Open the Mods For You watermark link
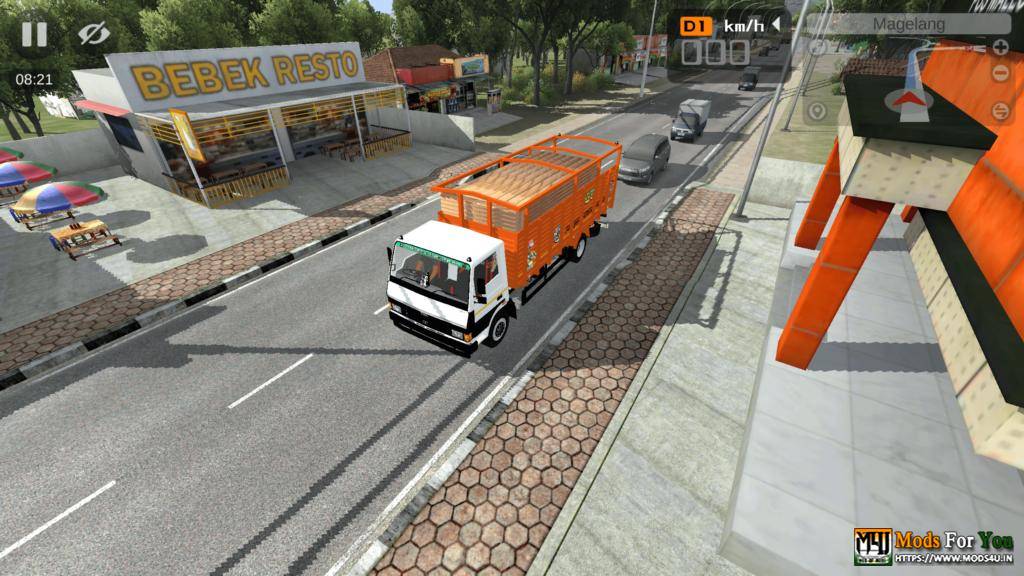Screen dimensions: 1024x576 point(933,546)
